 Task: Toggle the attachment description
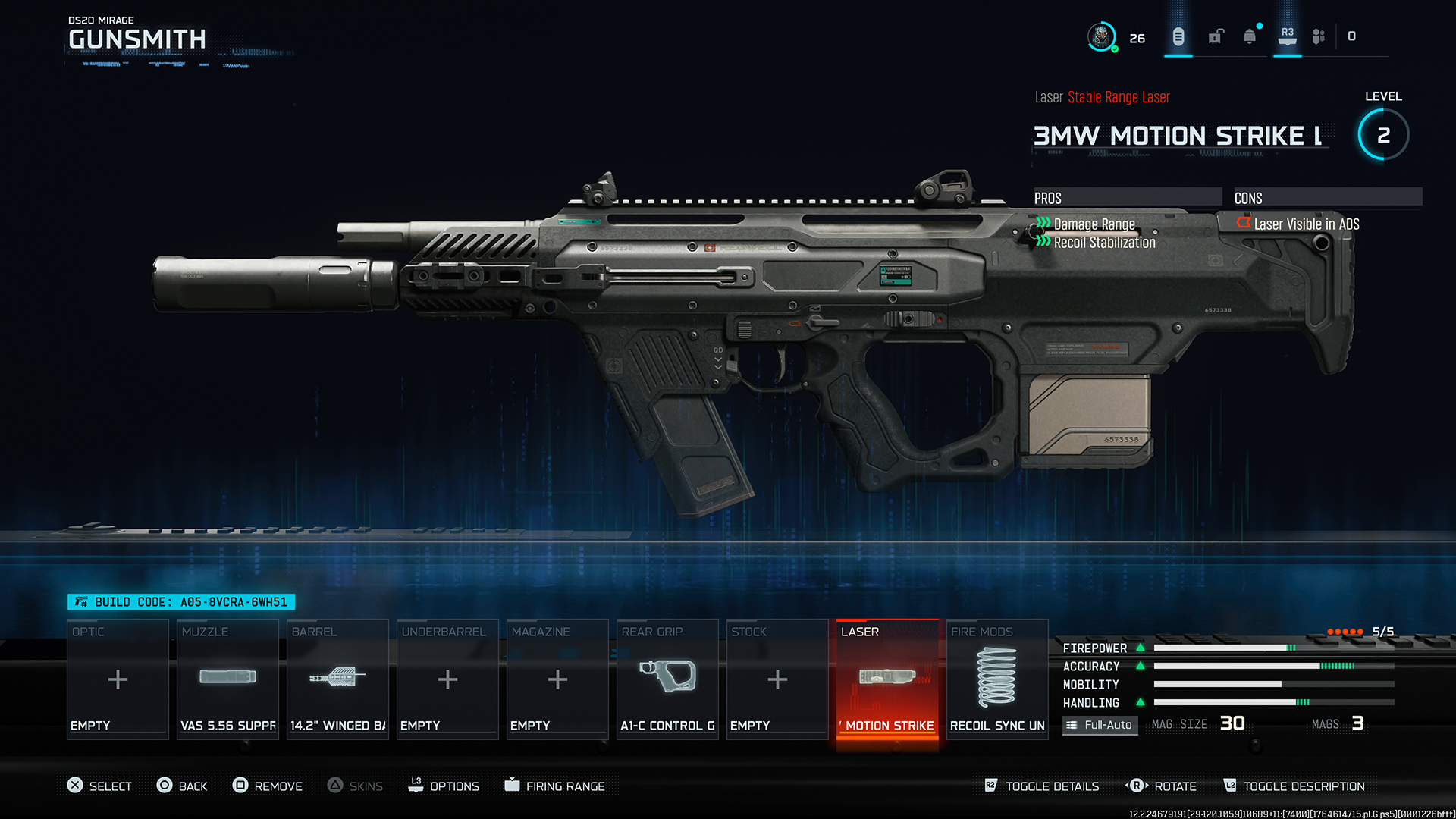1294,786
